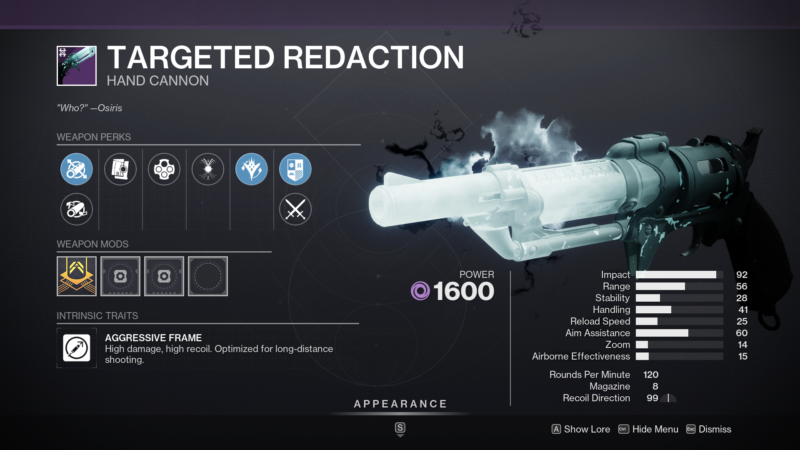Open the empty circular mod socket
The width and height of the screenshot is (800, 450).
coord(207,277)
